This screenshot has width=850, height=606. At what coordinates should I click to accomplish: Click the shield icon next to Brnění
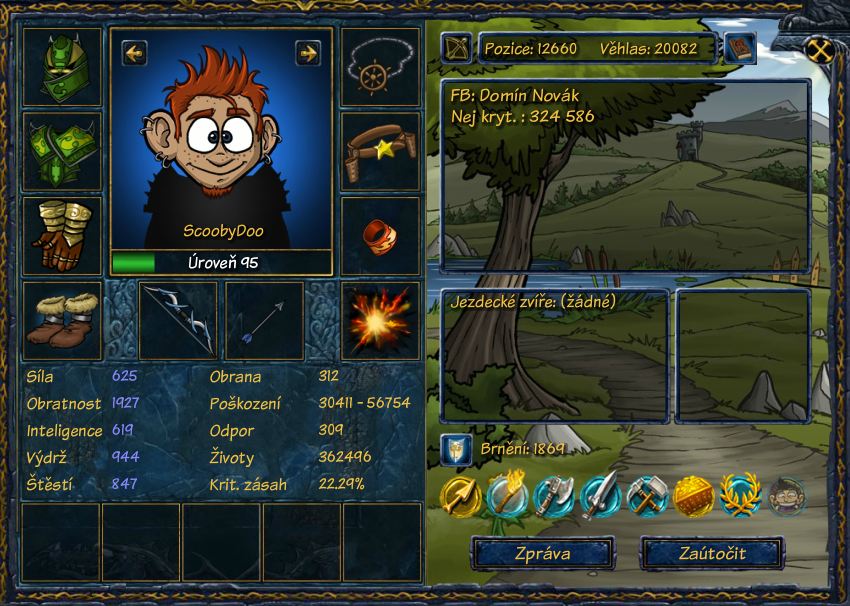(x=456, y=450)
